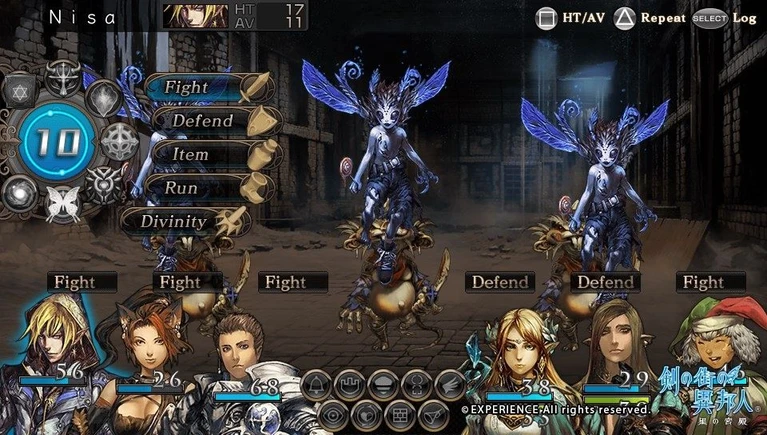Open the Item command
This screenshot has width=767, height=435.
click(190, 155)
